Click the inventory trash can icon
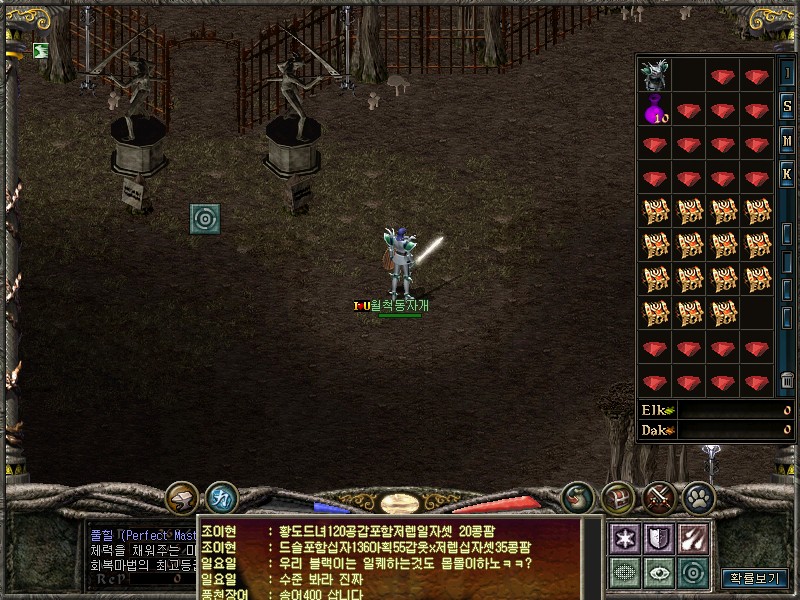The image size is (800, 600). pos(787,381)
